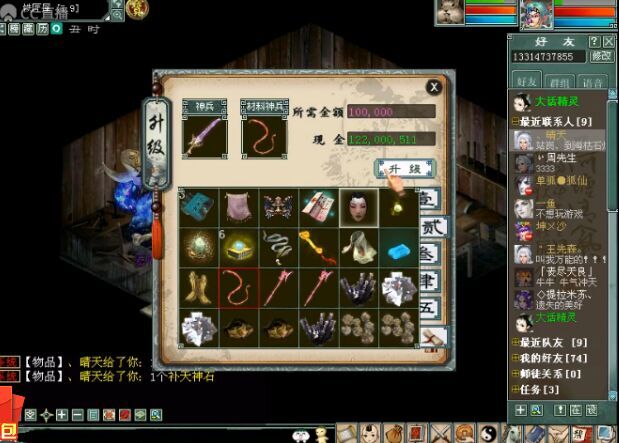
Task: Select the pink cloth banner item
Action: click(x=238, y=207)
